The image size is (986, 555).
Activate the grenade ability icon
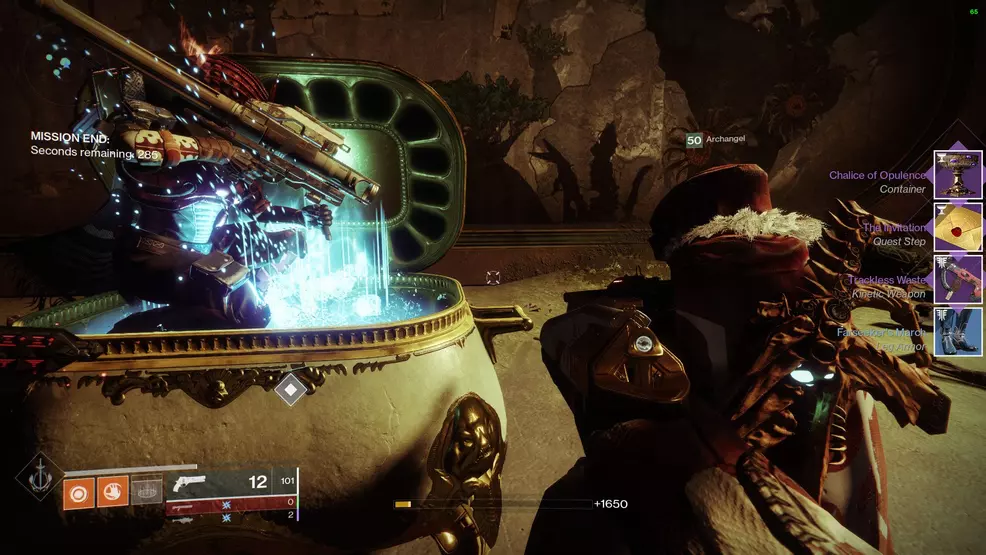(x=78, y=493)
